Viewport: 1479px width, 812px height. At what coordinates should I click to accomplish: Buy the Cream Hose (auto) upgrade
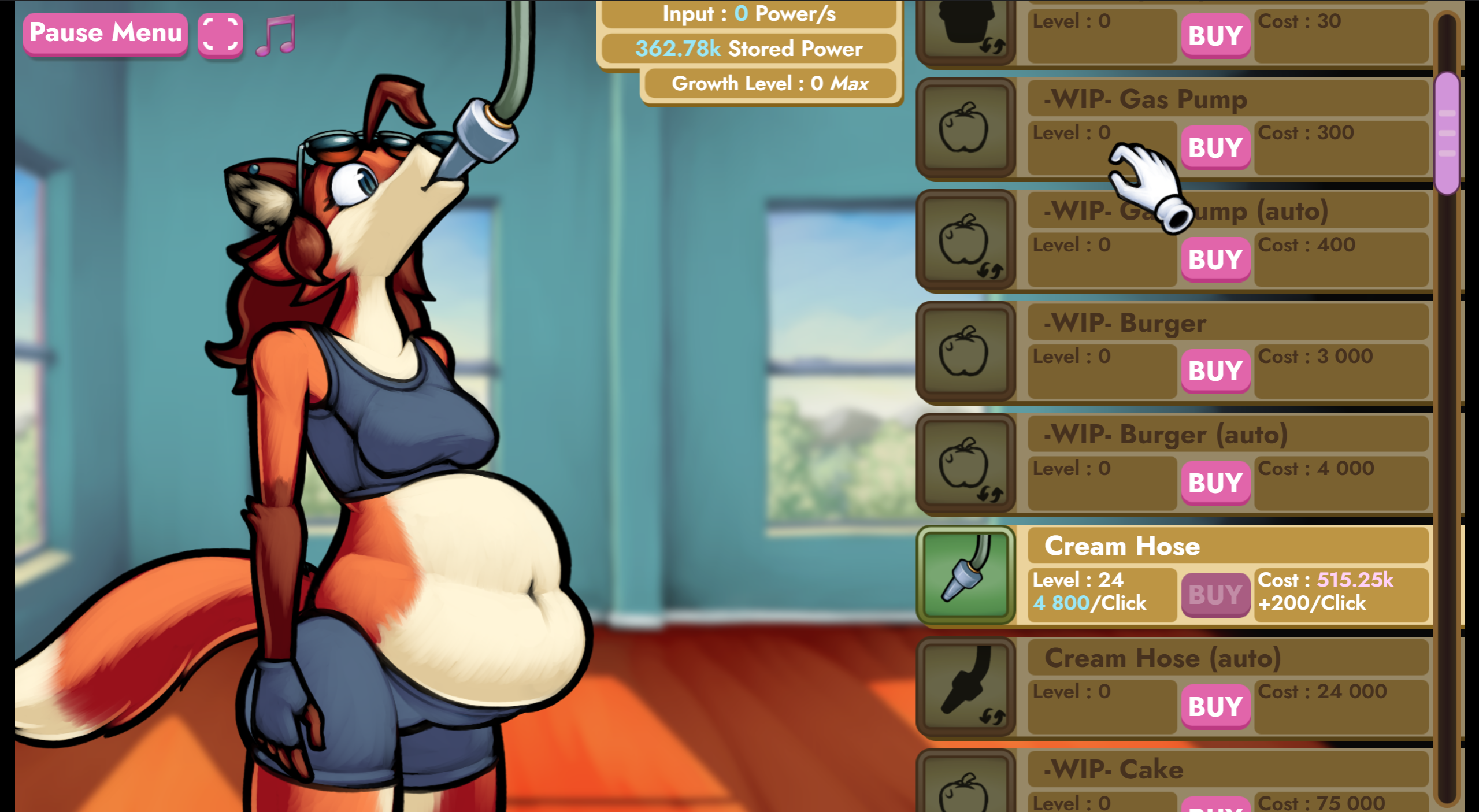pos(1215,706)
